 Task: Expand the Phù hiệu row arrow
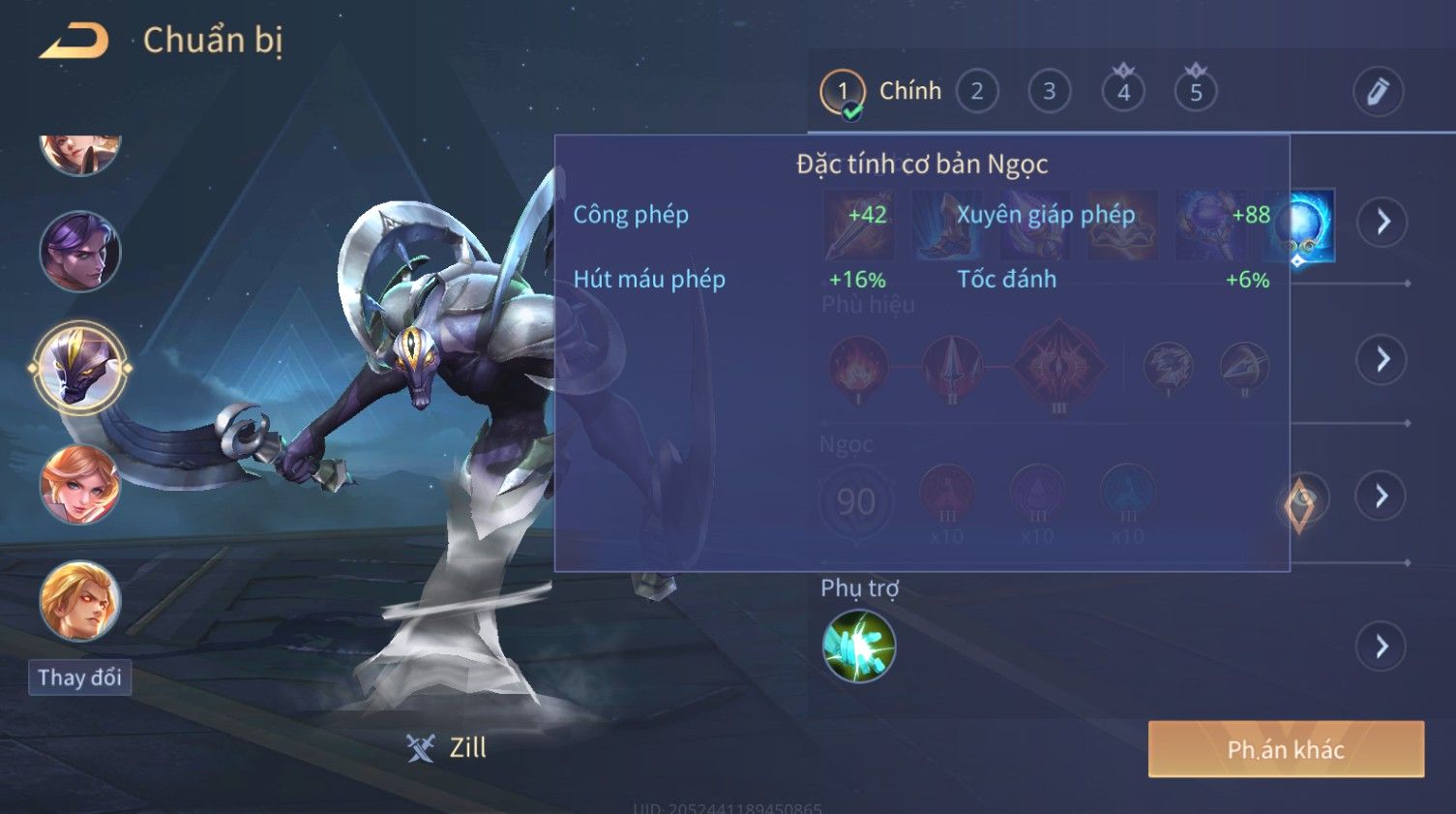tap(1382, 360)
